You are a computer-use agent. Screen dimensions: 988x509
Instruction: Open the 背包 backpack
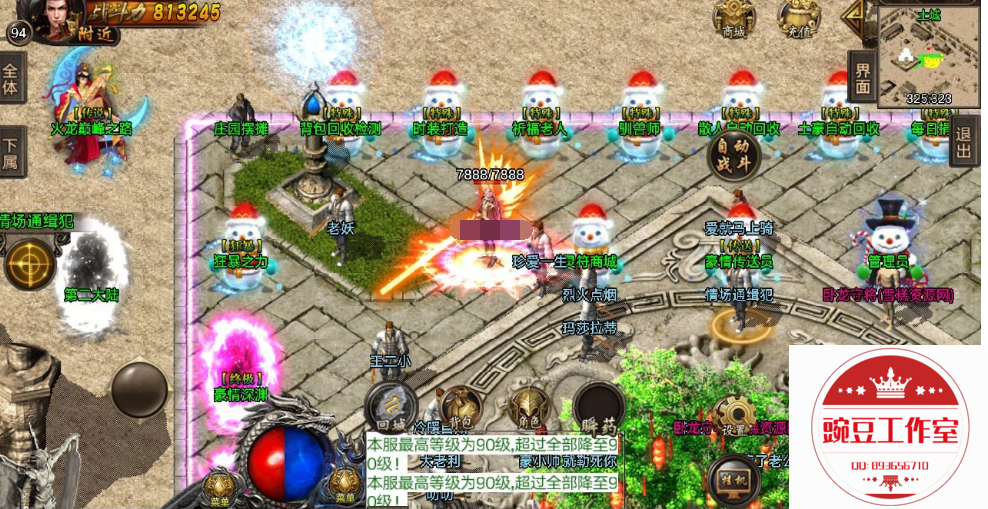pos(459,406)
